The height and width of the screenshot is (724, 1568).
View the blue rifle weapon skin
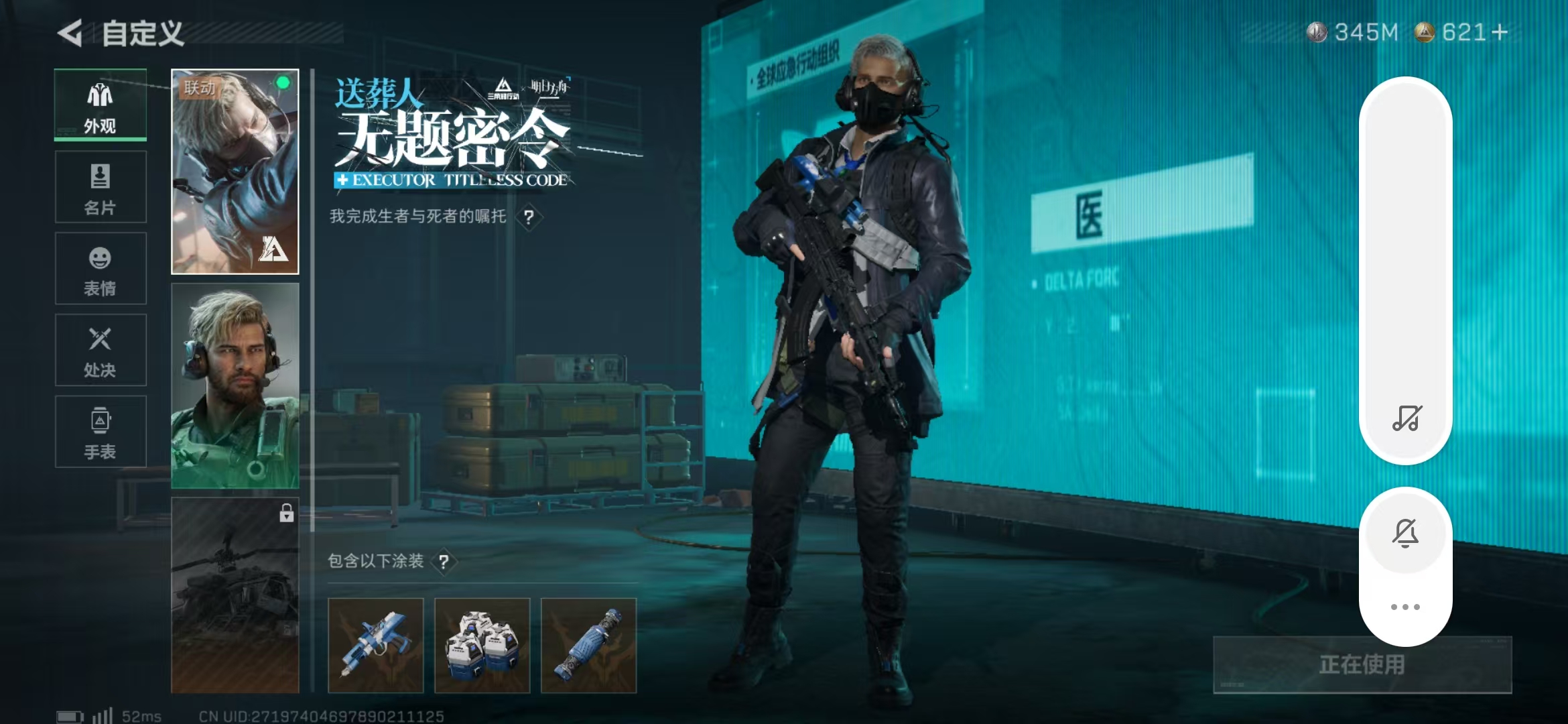coord(375,645)
